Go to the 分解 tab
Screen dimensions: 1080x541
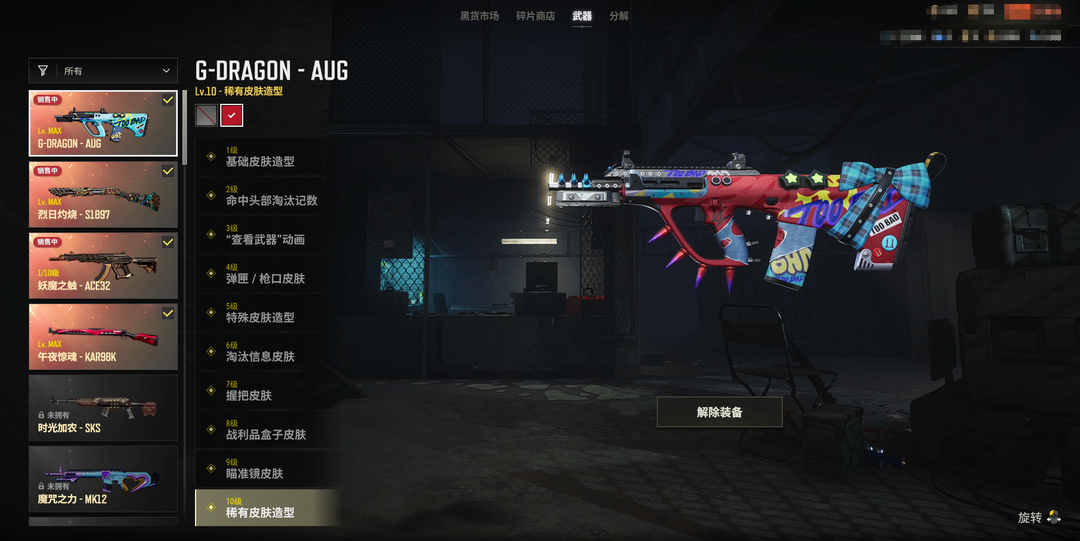(619, 16)
